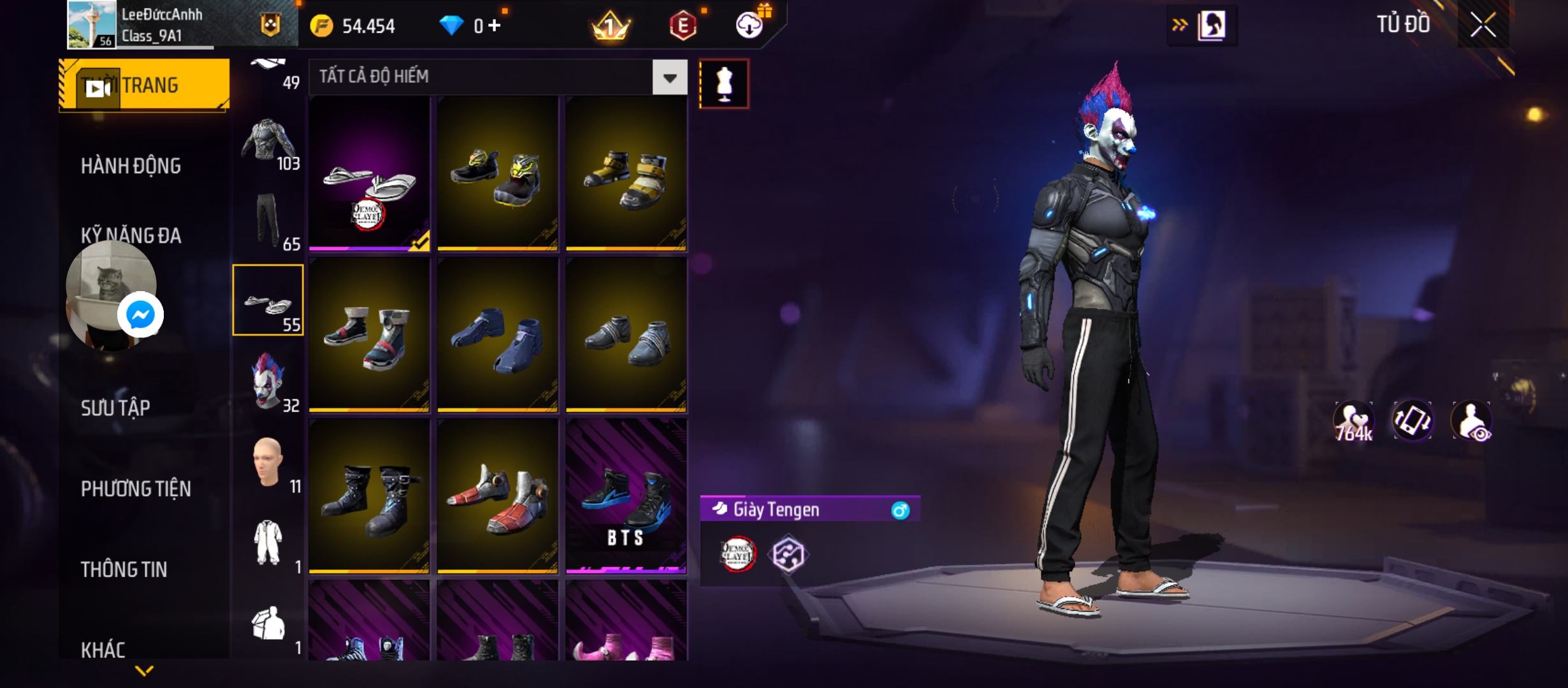
Task: Go to the Thông Tin tab
Action: pyautogui.click(x=124, y=570)
